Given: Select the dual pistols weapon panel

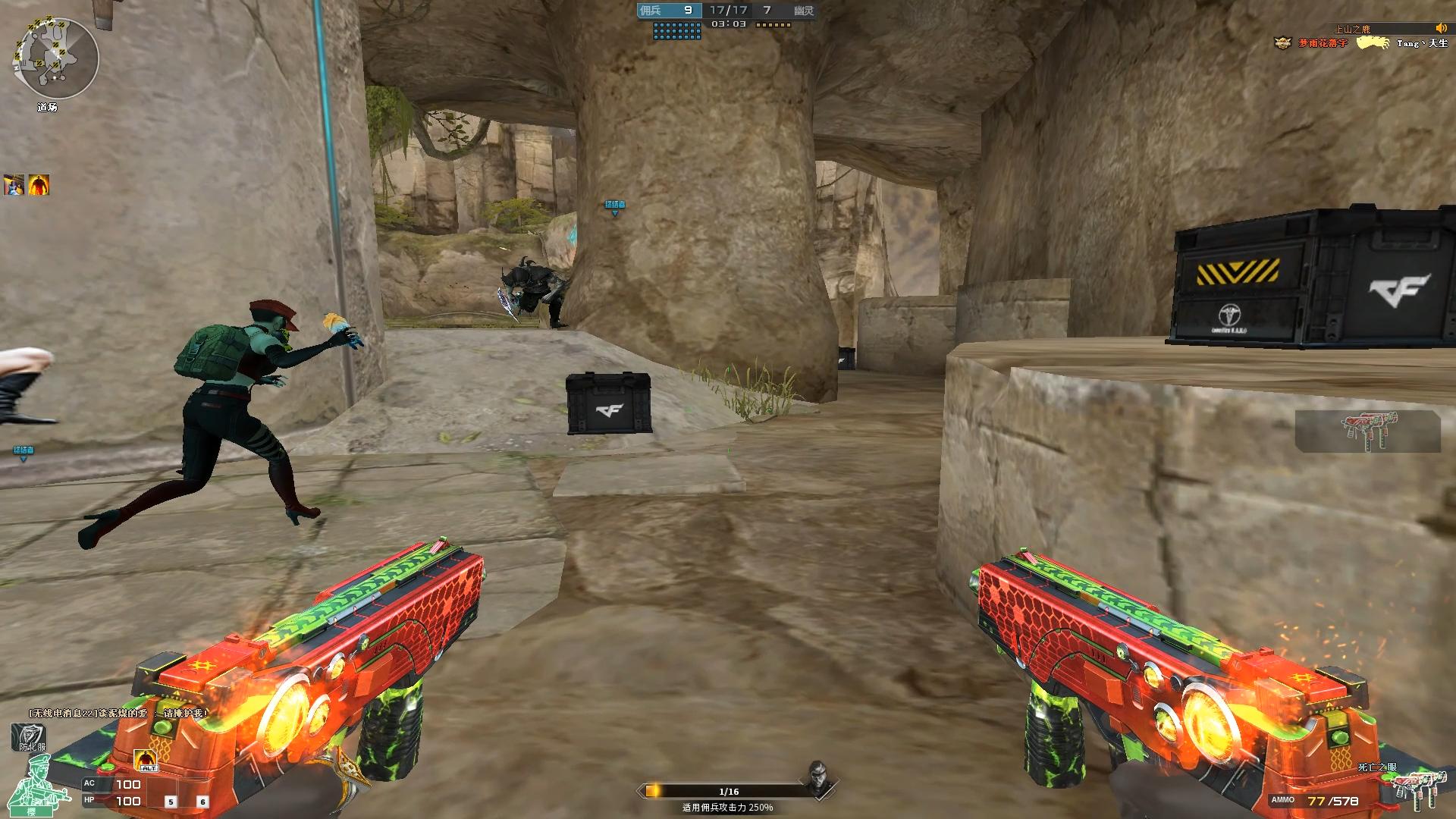Looking at the screenshot, I should pyautogui.click(x=1367, y=431).
